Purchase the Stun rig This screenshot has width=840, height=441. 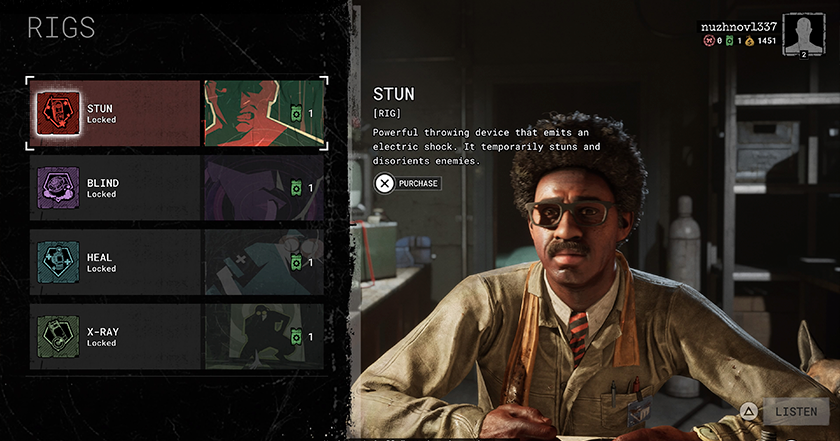coord(408,183)
